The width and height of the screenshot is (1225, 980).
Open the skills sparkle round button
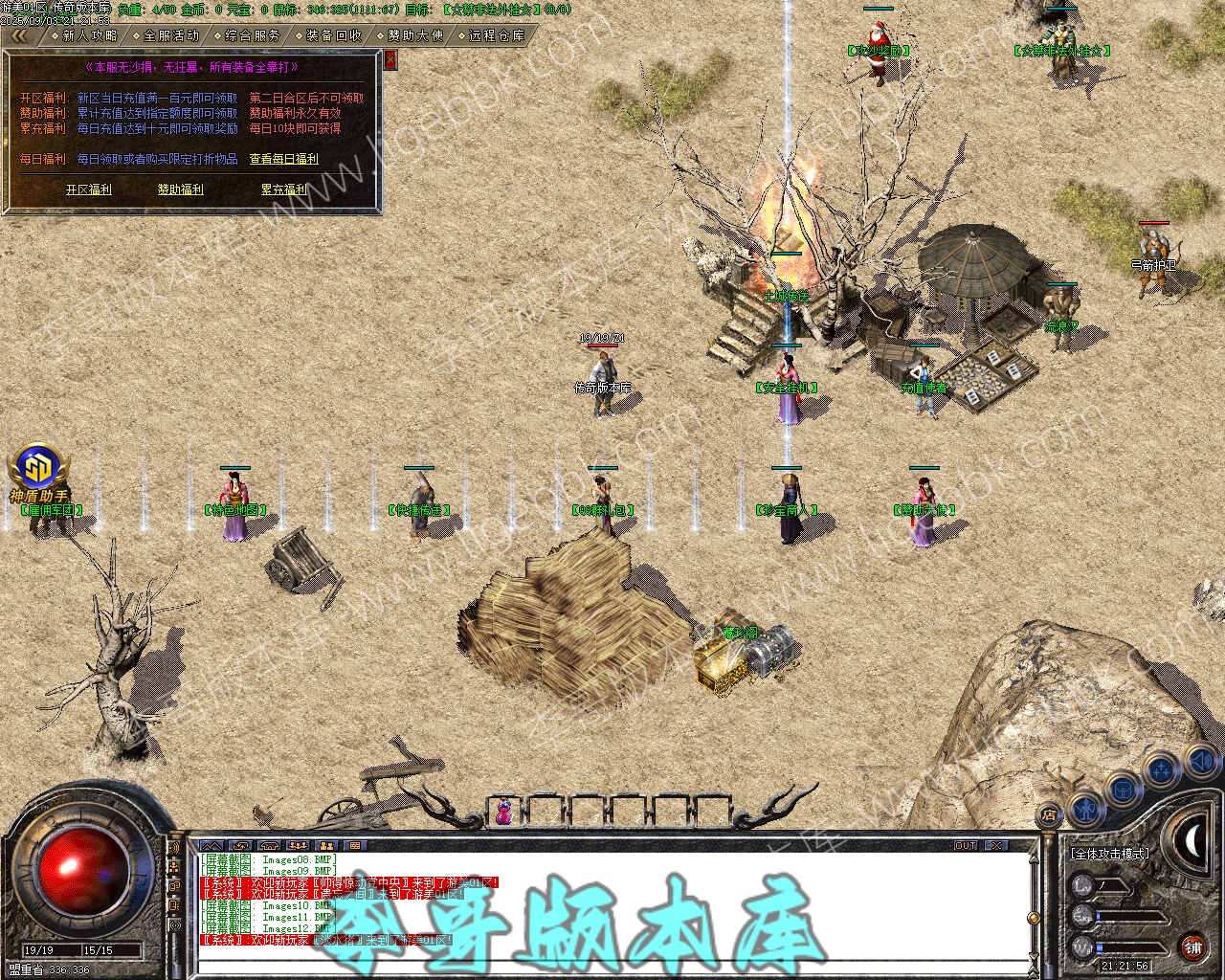(x=1162, y=768)
